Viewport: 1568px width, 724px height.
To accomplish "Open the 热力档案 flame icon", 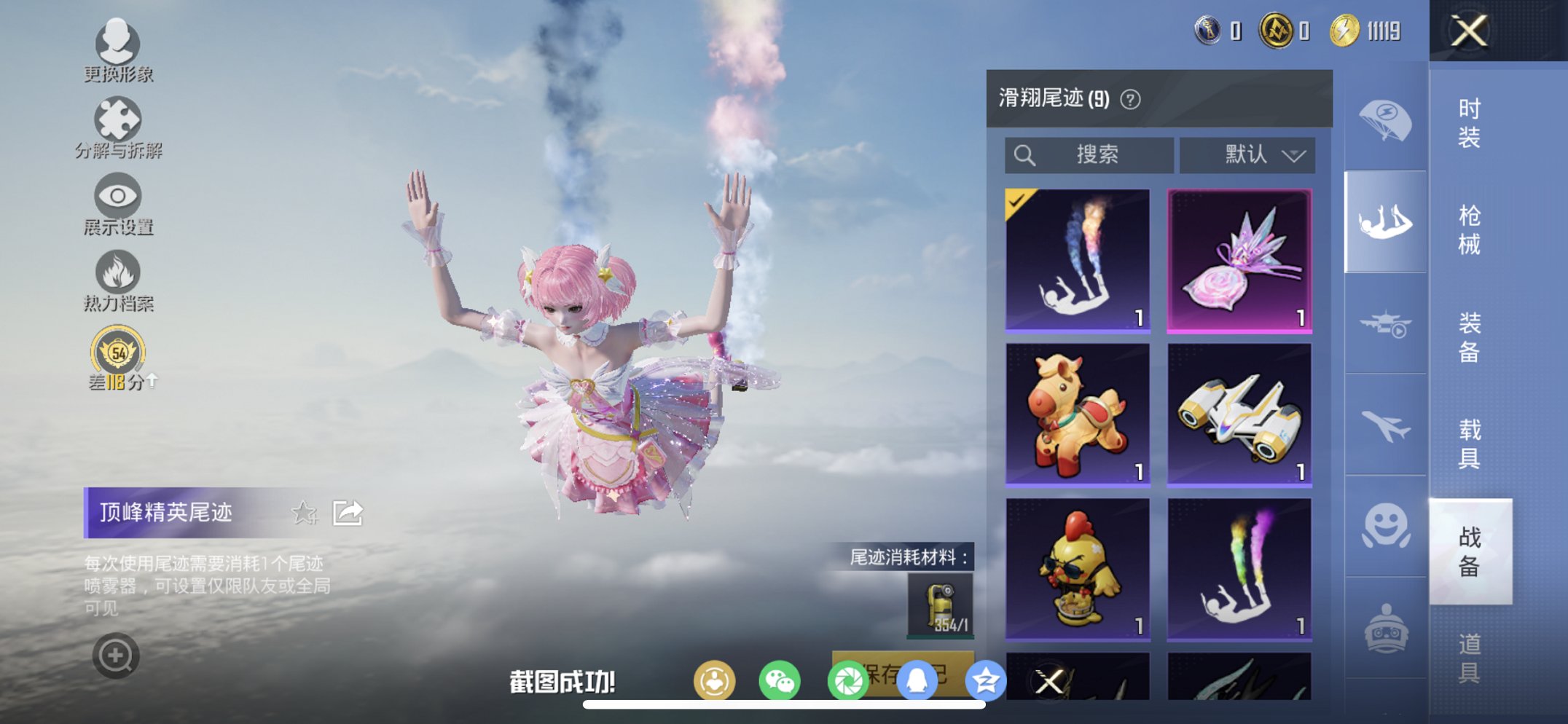I will click(119, 271).
